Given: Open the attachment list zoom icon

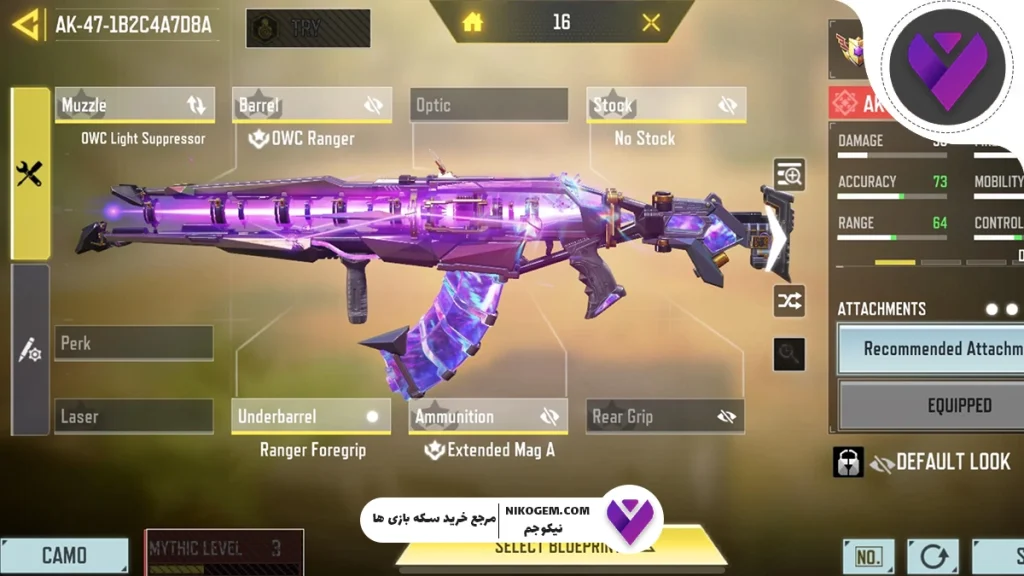Looking at the screenshot, I should (x=790, y=177).
